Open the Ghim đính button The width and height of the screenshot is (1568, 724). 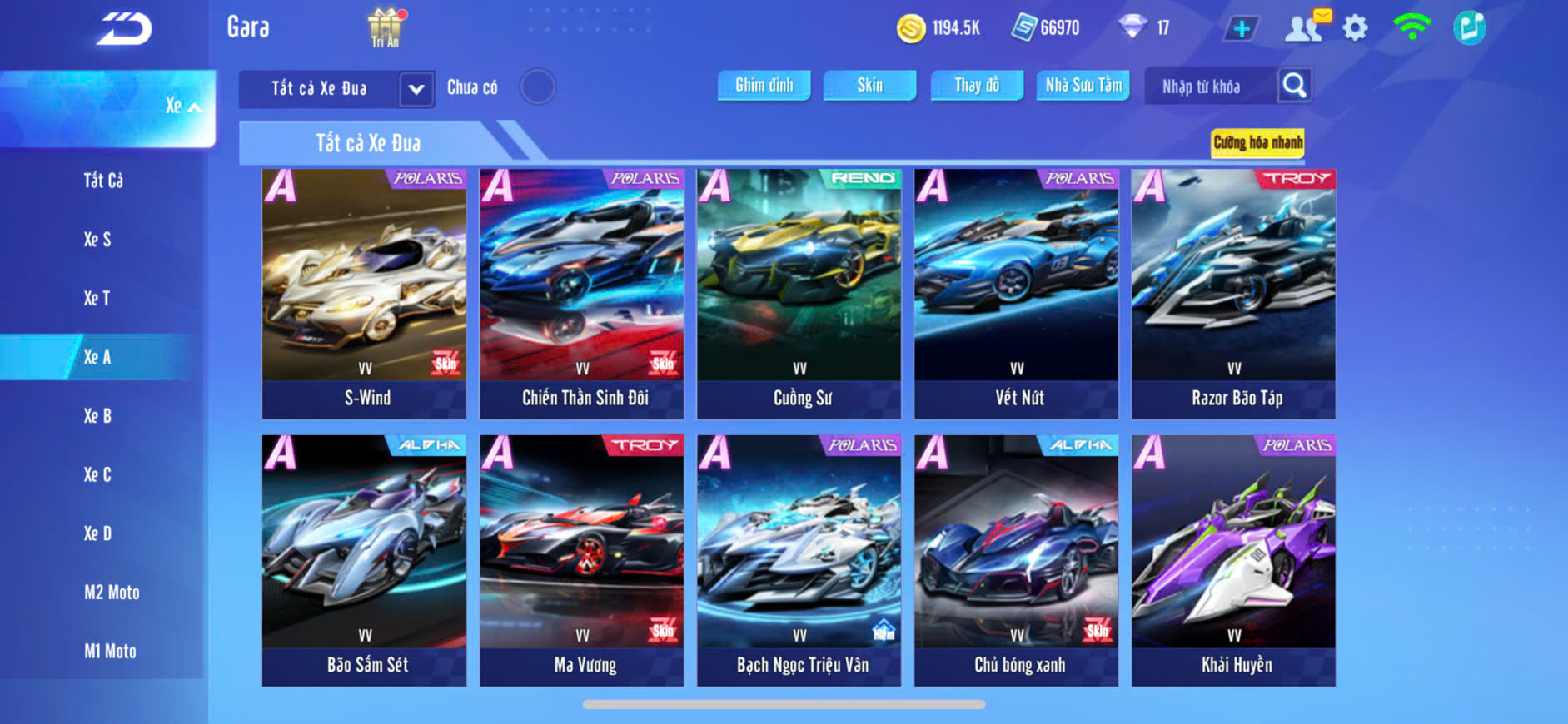click(764, 85)
